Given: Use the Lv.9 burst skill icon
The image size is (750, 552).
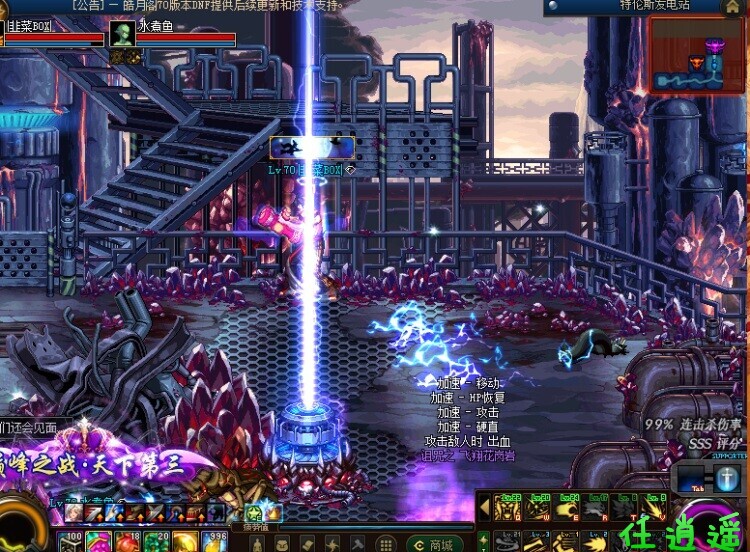Looking at the screenshot, I should pyautogui.click(x=655, y=509).
